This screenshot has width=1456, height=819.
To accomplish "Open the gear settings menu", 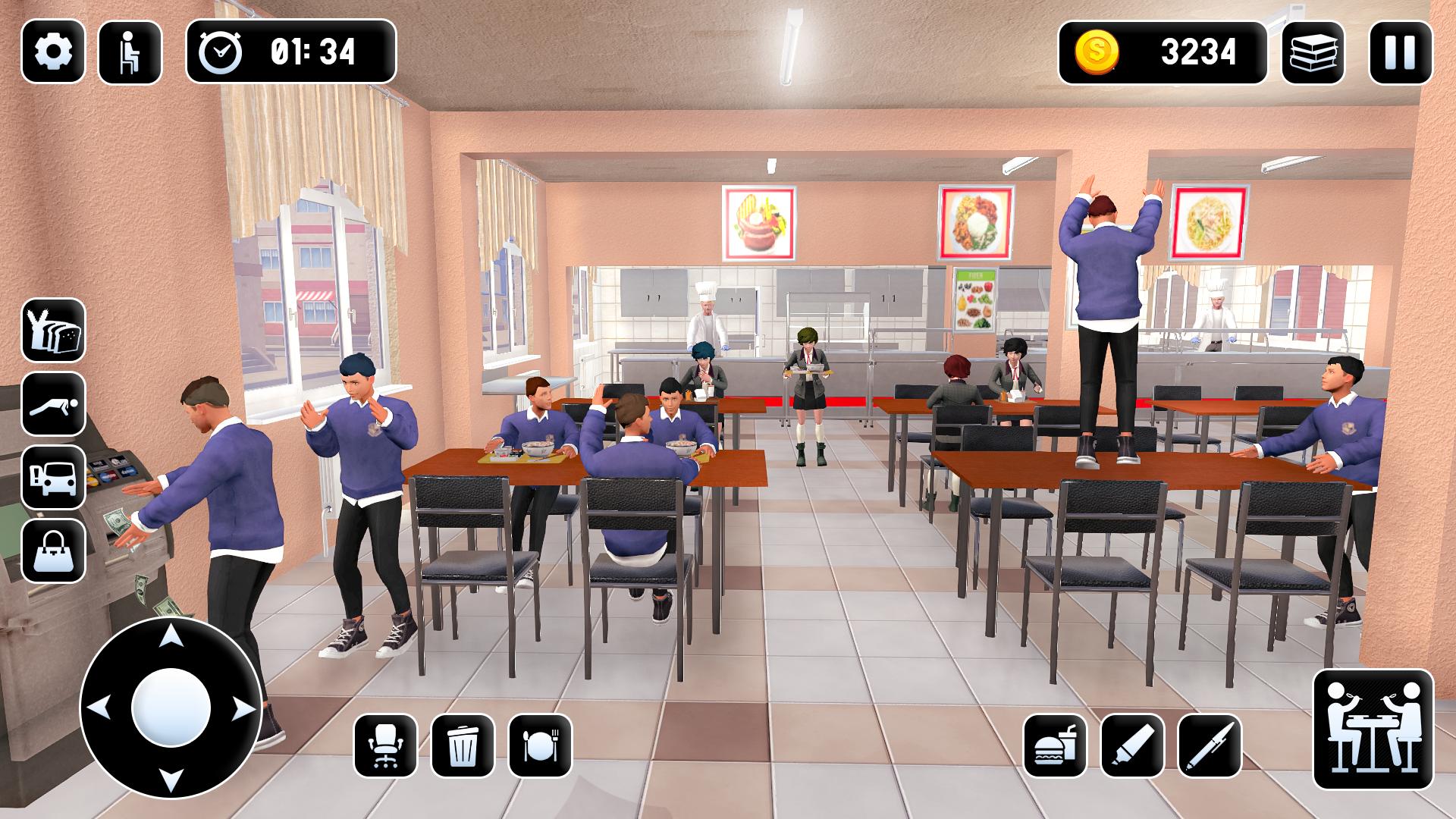I will (53, 52).
